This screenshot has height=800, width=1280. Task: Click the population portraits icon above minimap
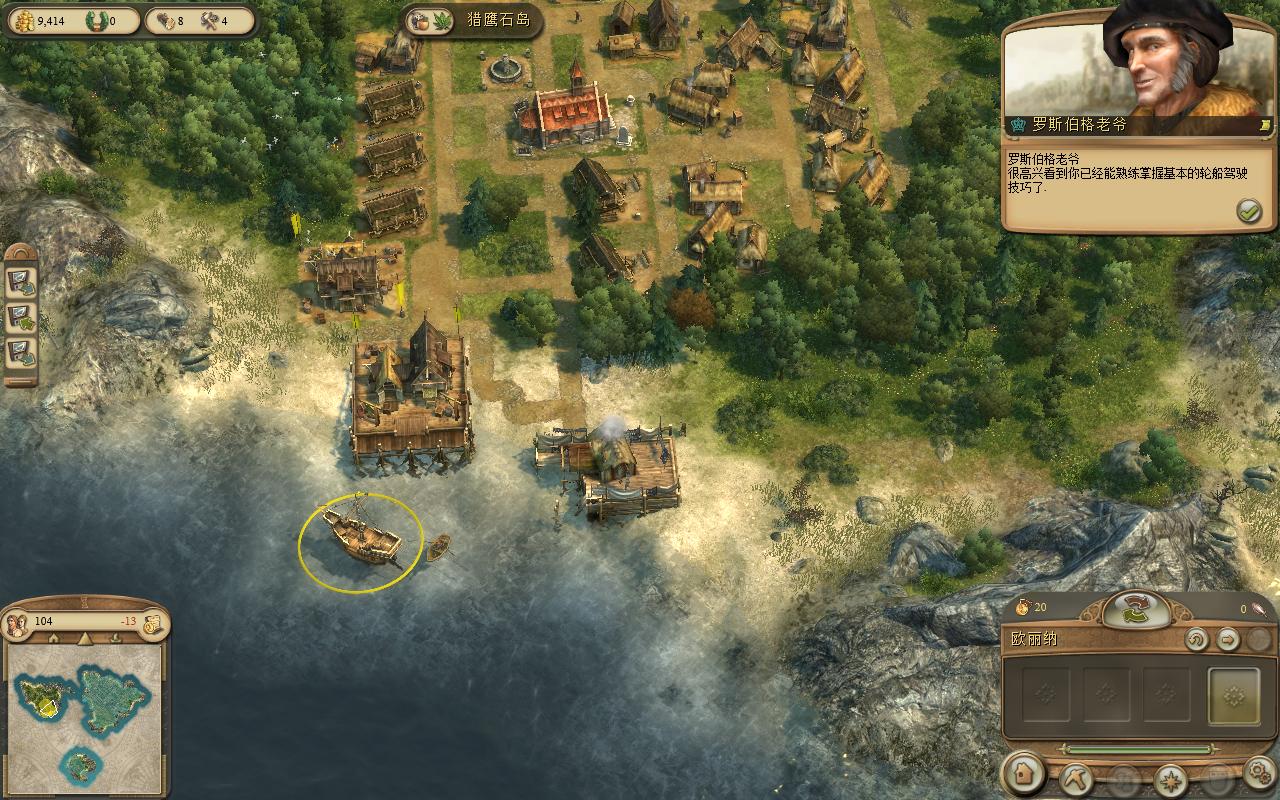[x=17, y=623]
